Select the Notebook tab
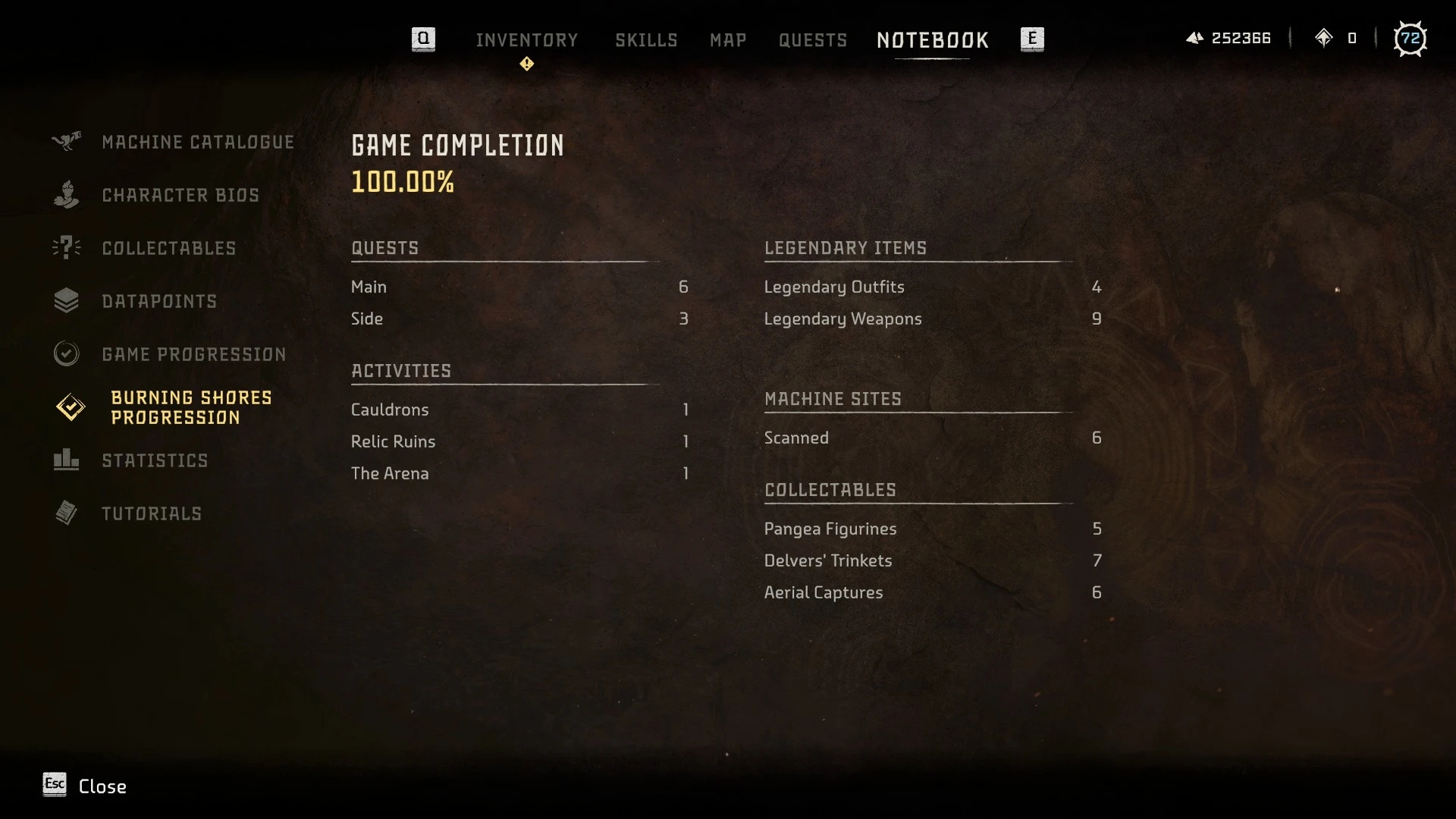This screenshot has width=1456, height=819. [x=933, y=40]
